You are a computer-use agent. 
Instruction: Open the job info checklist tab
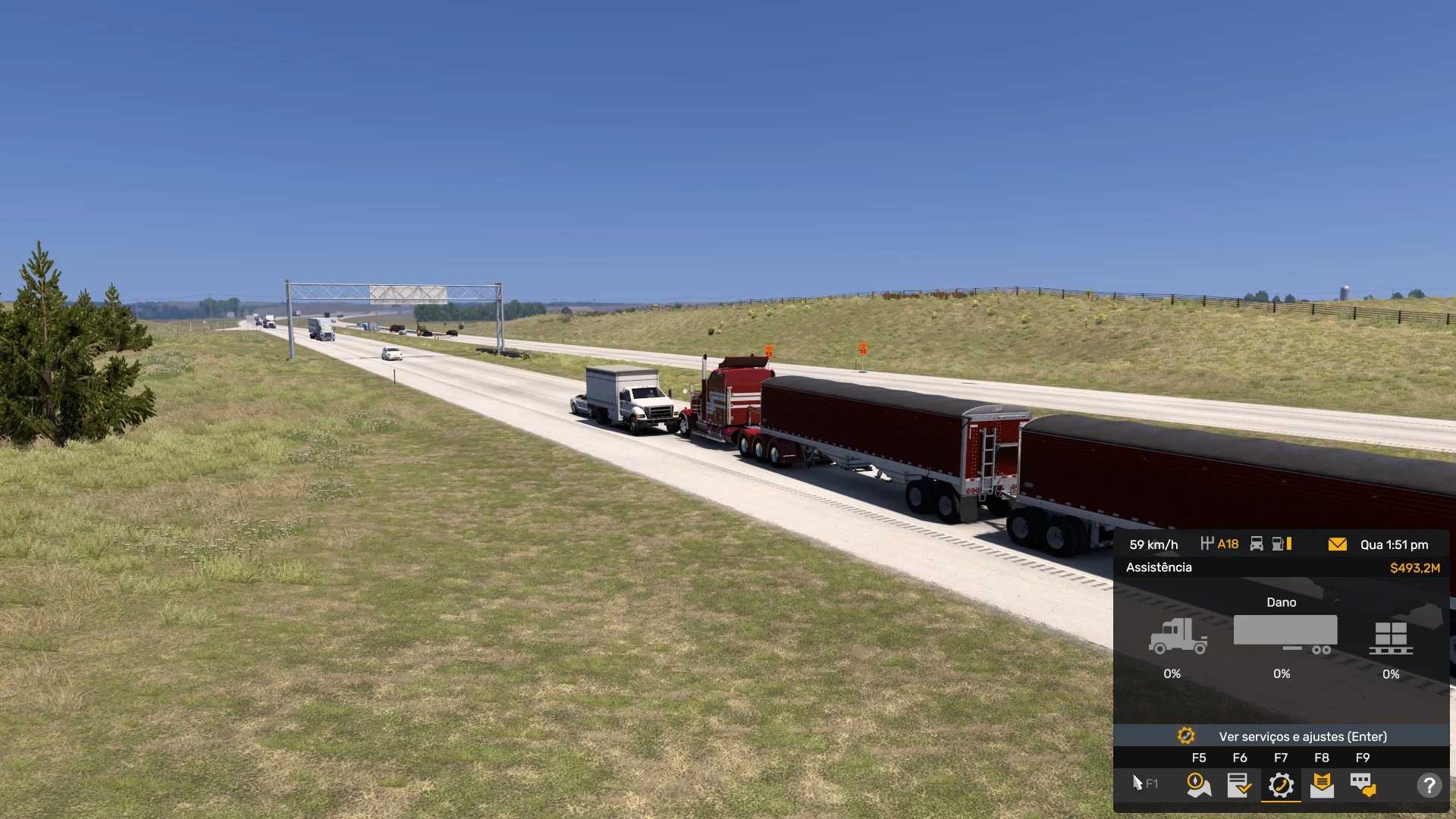tap(1239, 785)
